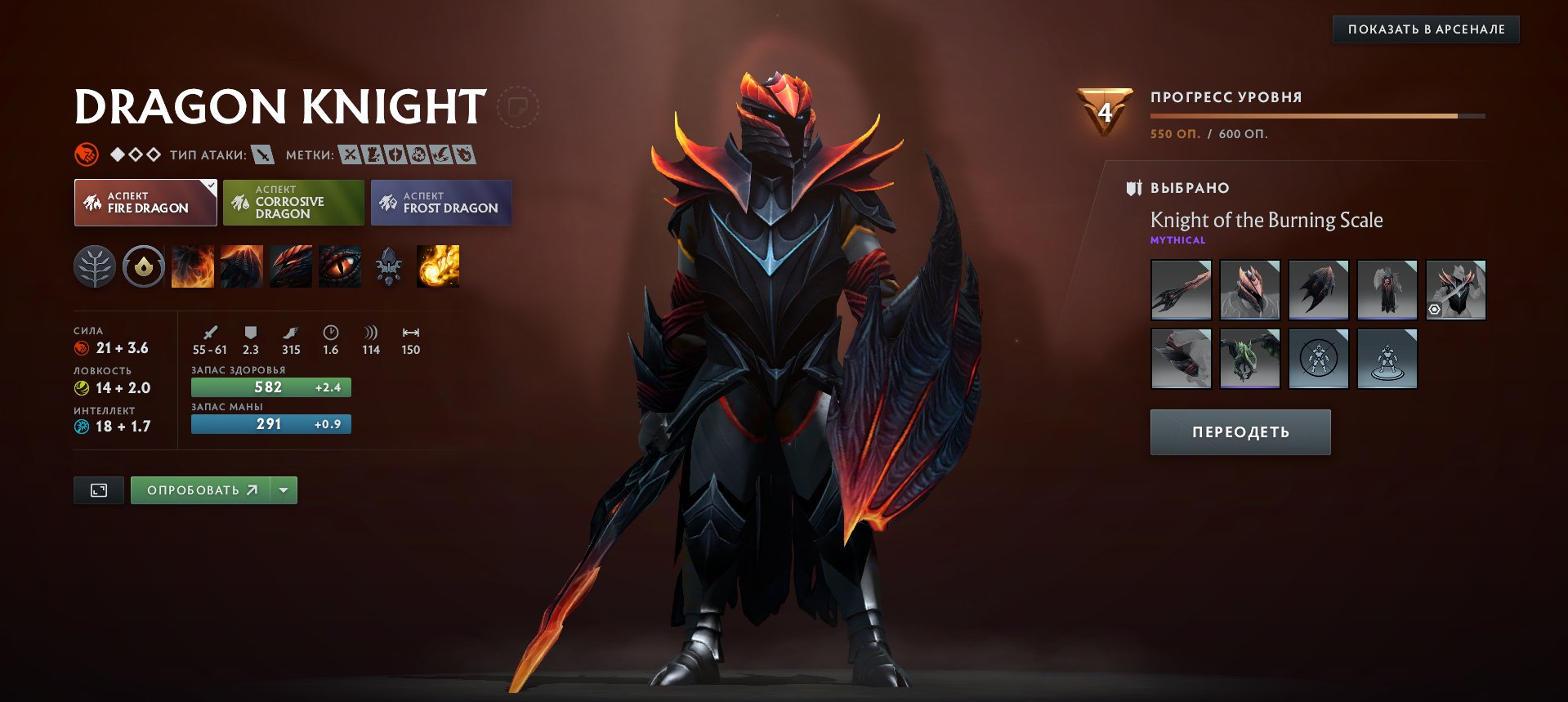
Task: Click the golden innate ability icon
Action: coord(144,266)
